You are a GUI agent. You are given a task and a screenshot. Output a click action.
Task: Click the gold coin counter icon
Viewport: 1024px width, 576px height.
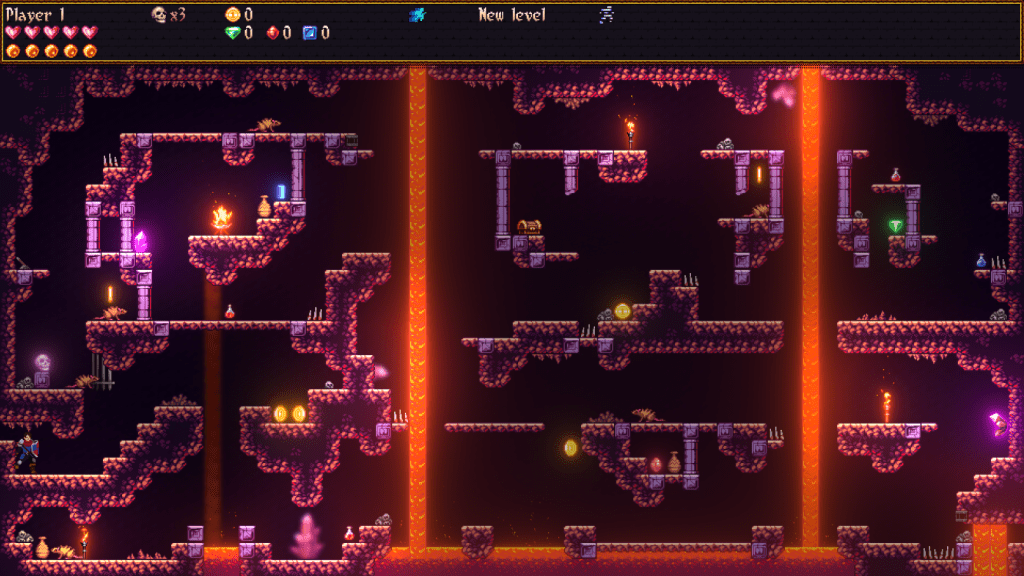233,14
